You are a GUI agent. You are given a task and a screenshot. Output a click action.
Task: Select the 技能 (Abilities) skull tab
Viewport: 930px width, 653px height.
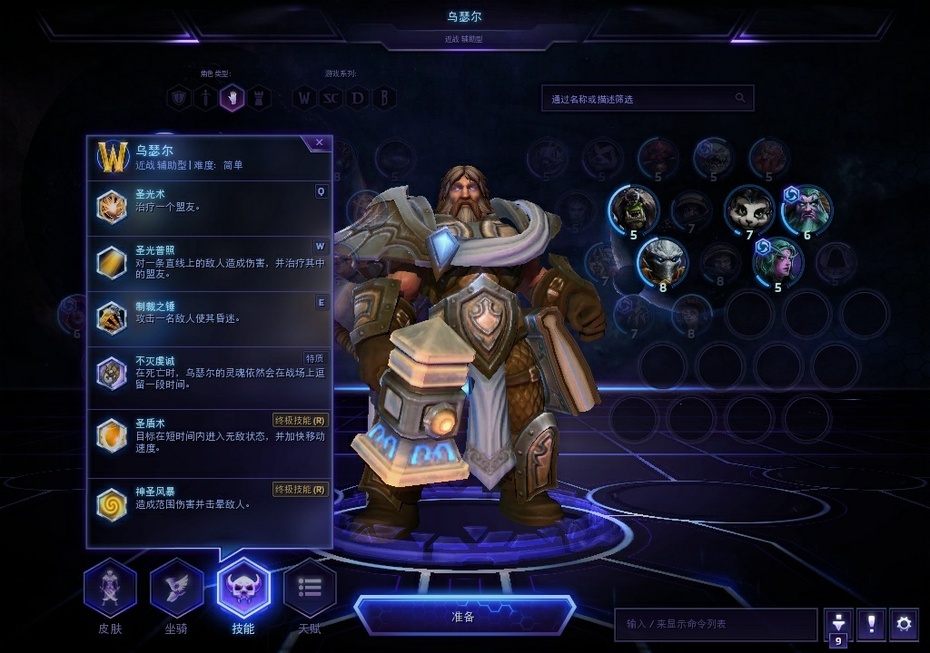[243, 588]
